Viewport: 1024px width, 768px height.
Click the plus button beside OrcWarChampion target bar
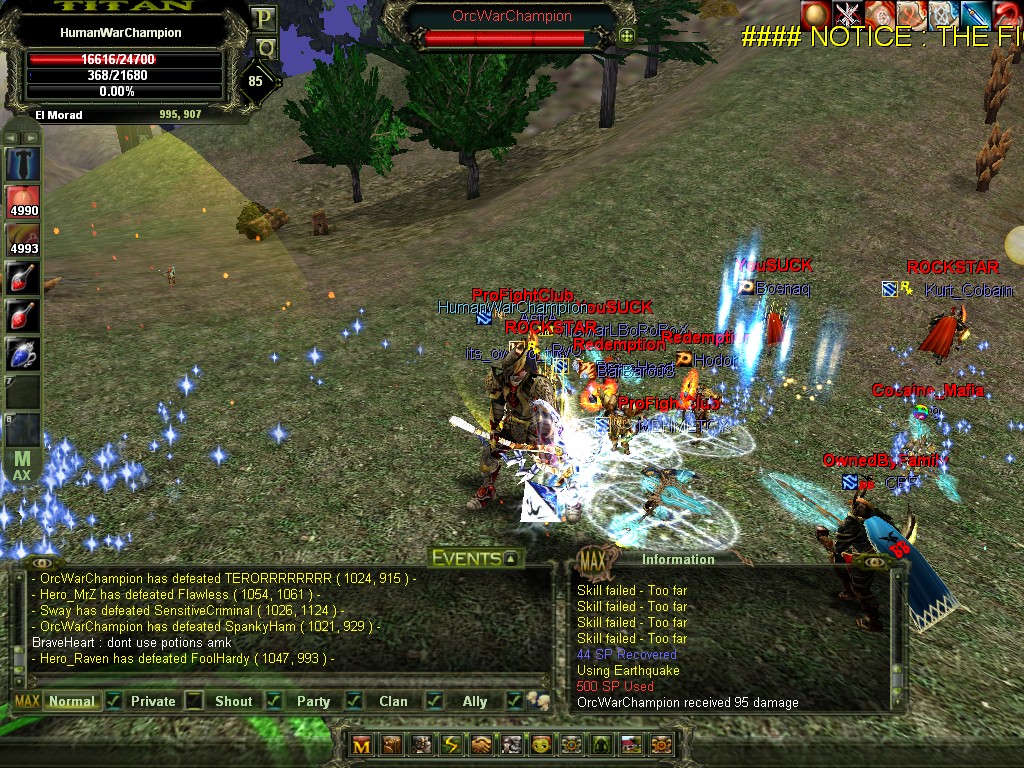[x=627, y=37]
